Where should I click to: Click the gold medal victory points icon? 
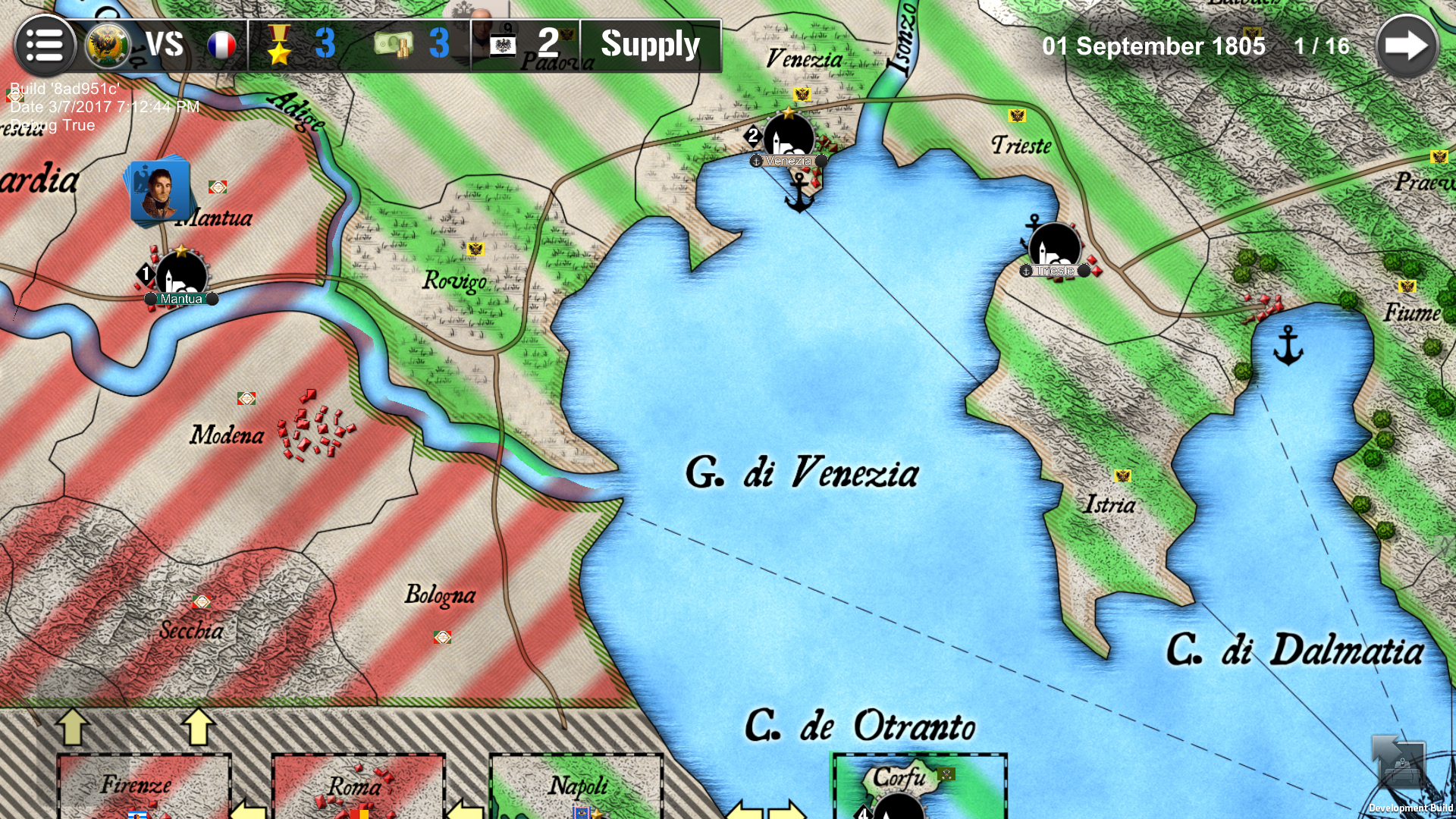pyautogui.click(x=279, y=44)
